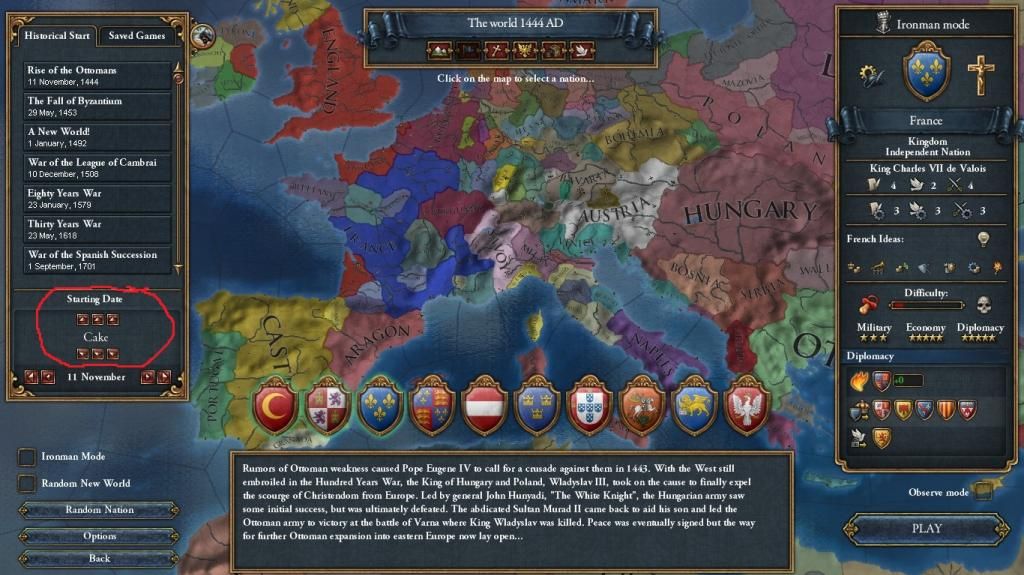Select the Ottoman crescent shield

[275, 406]
